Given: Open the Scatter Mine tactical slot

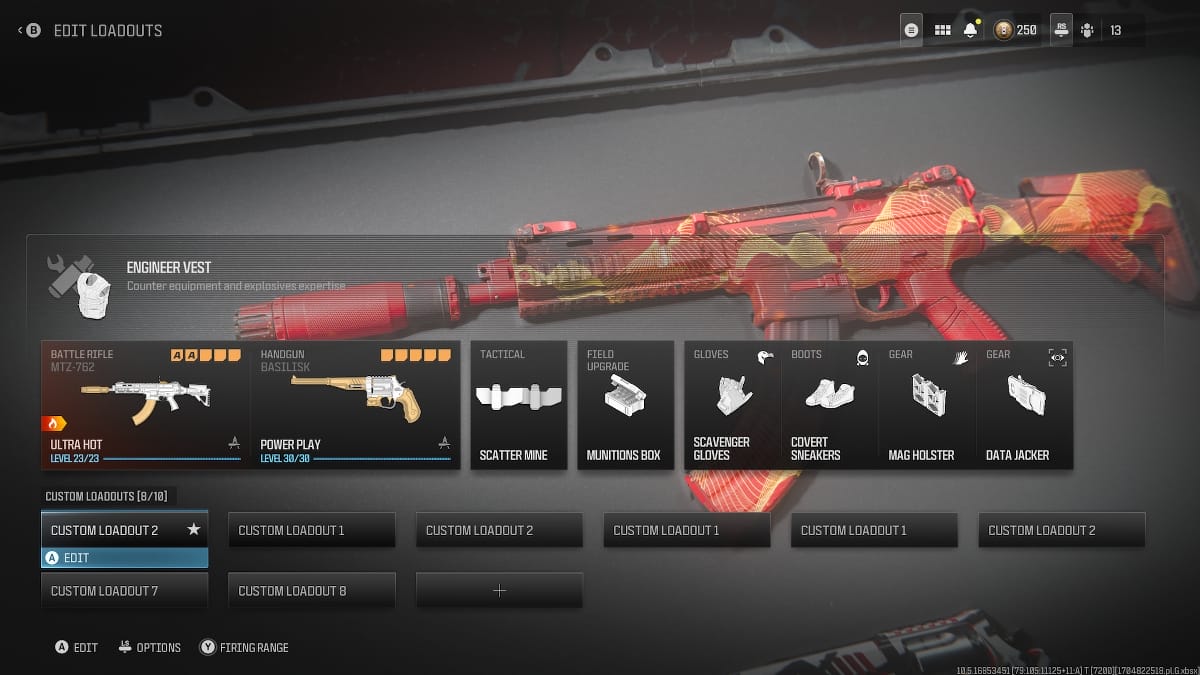Looking at the screenshot, I should (514, 405).
